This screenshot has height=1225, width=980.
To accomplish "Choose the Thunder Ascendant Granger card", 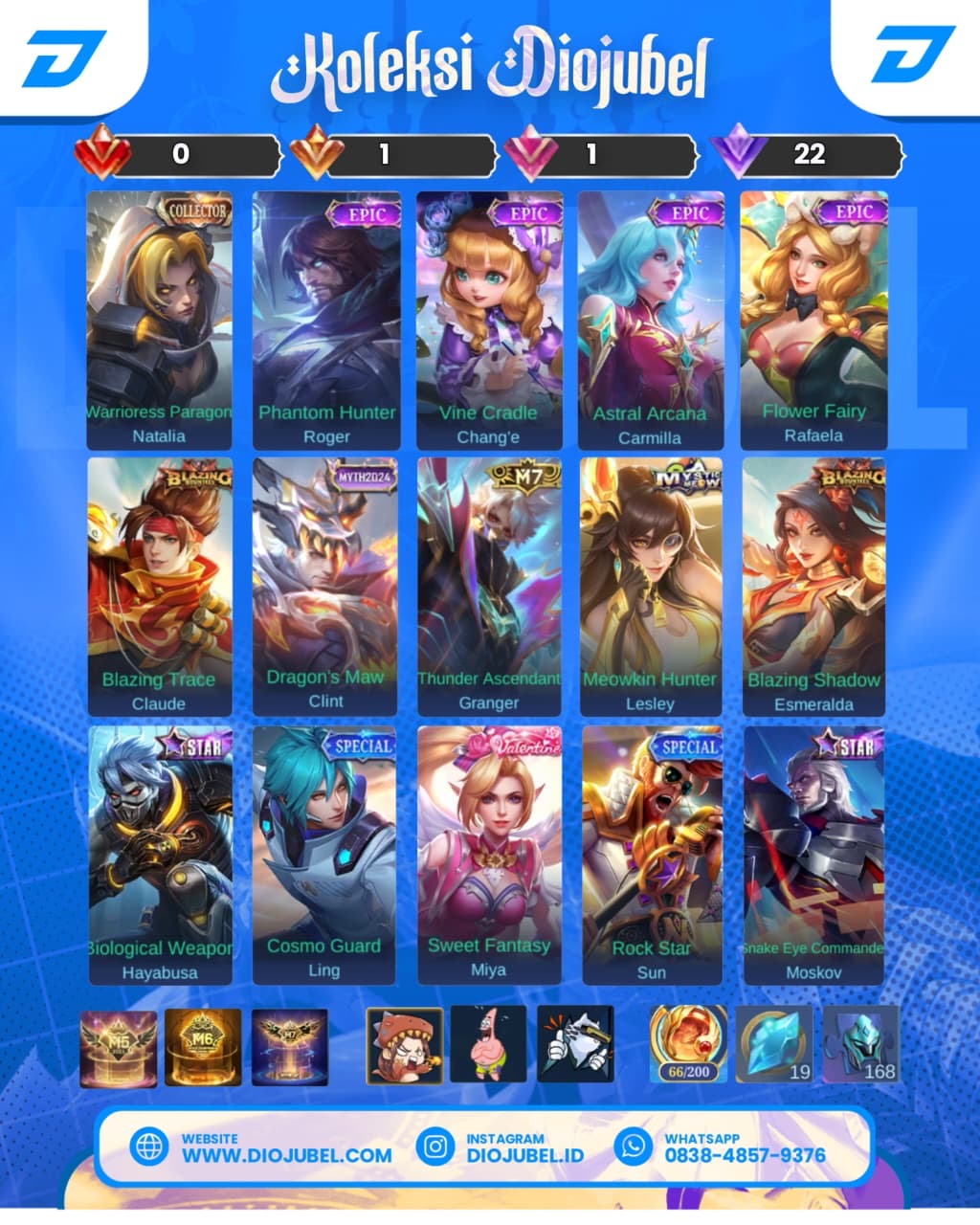I will 489,587.
